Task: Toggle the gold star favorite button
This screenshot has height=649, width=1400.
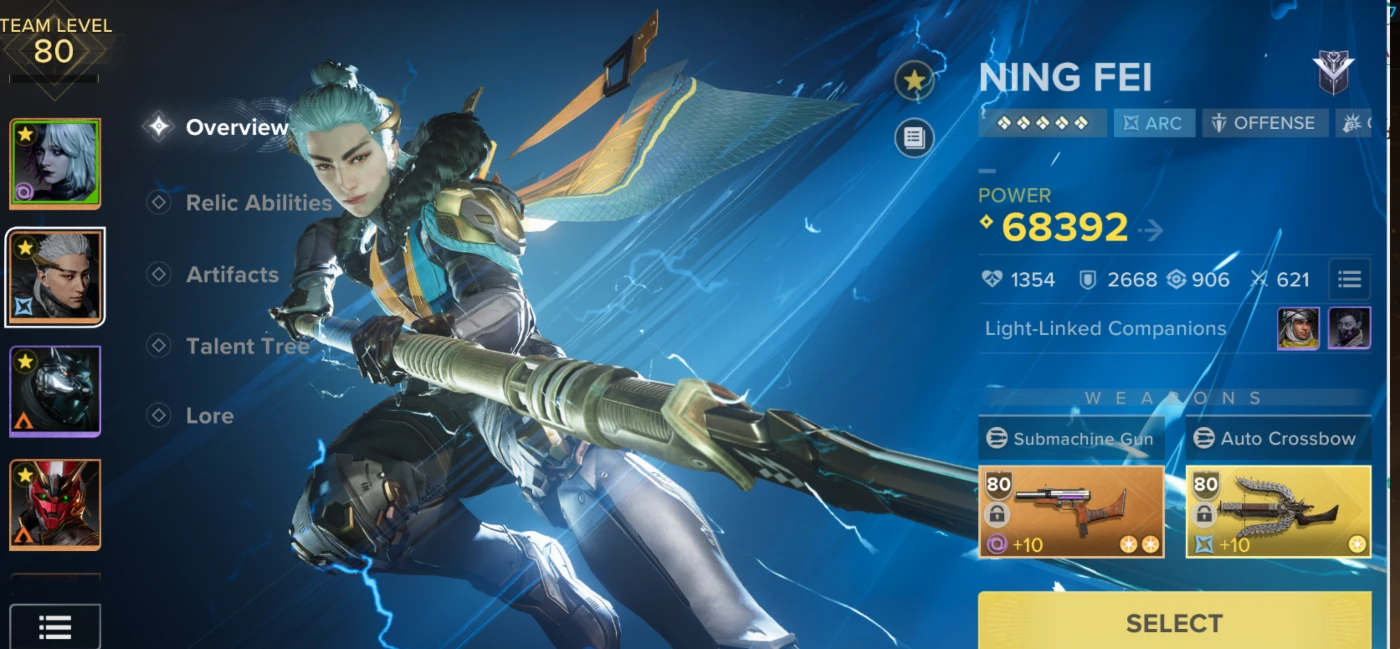Action: 914,82
